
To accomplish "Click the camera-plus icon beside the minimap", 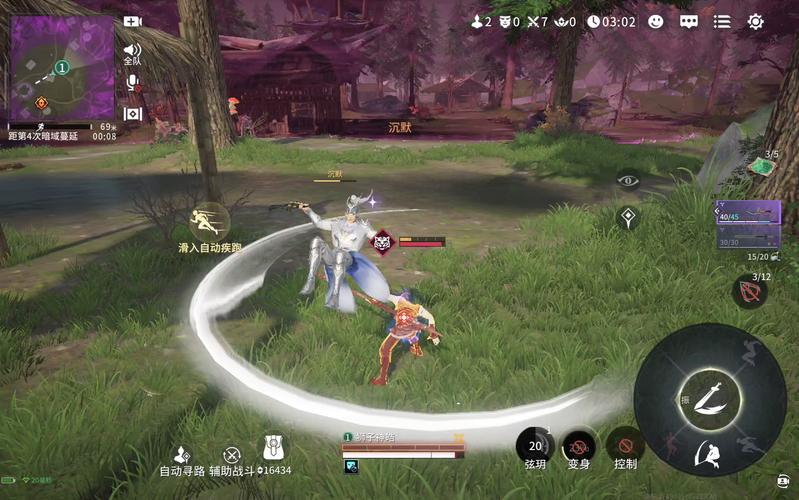I will coord(132,21).
